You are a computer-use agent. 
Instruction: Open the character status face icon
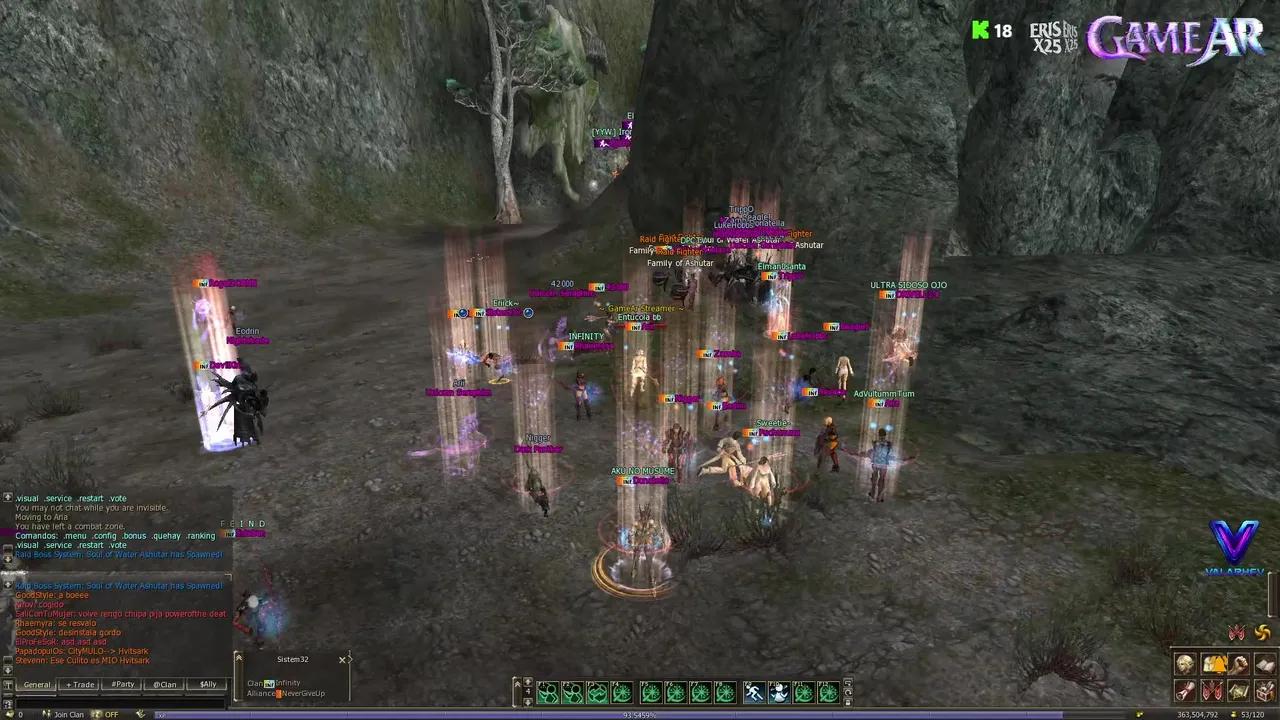pyautogui.click(x=1185, y=665)
